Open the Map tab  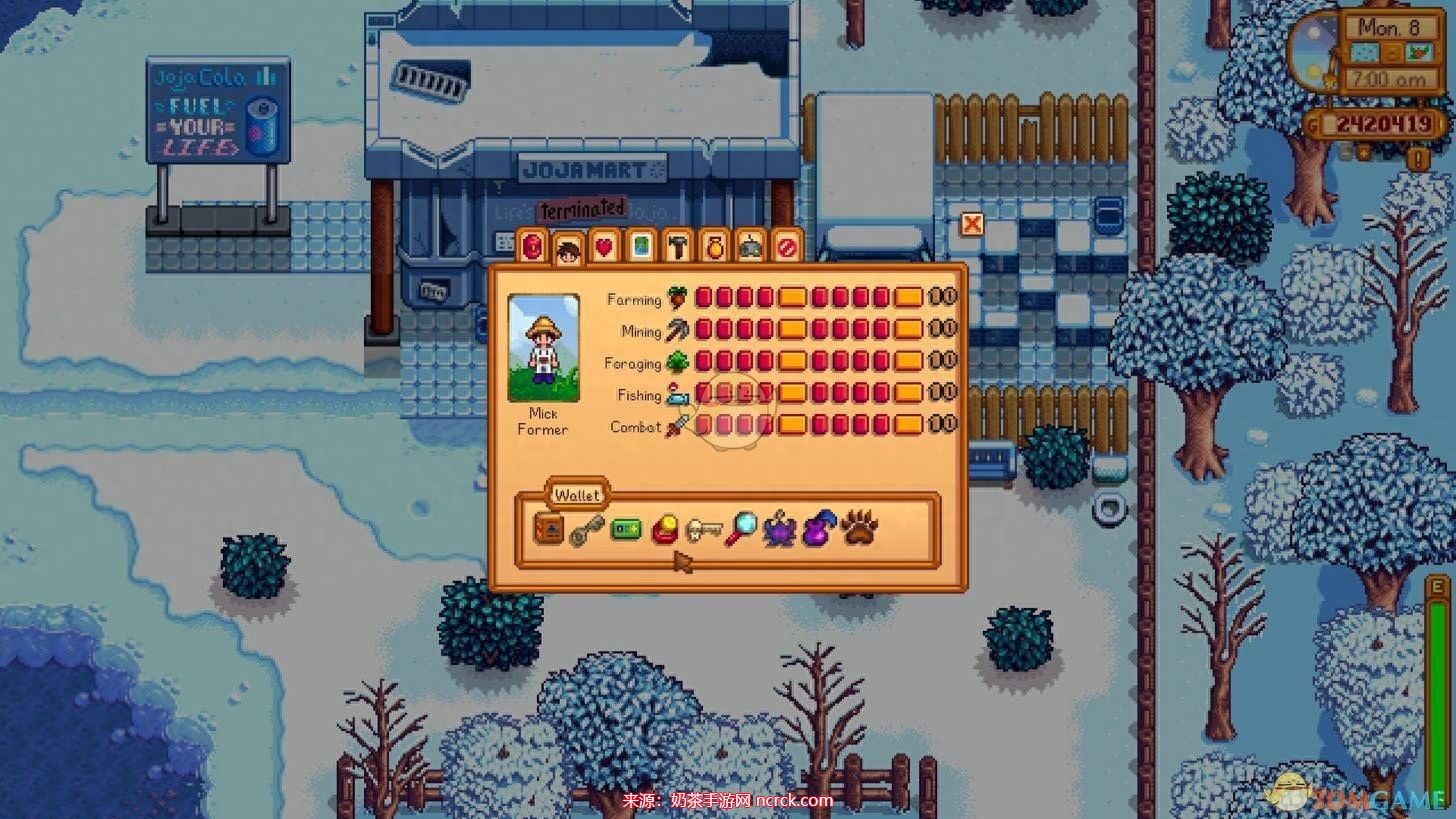[641, 246]
